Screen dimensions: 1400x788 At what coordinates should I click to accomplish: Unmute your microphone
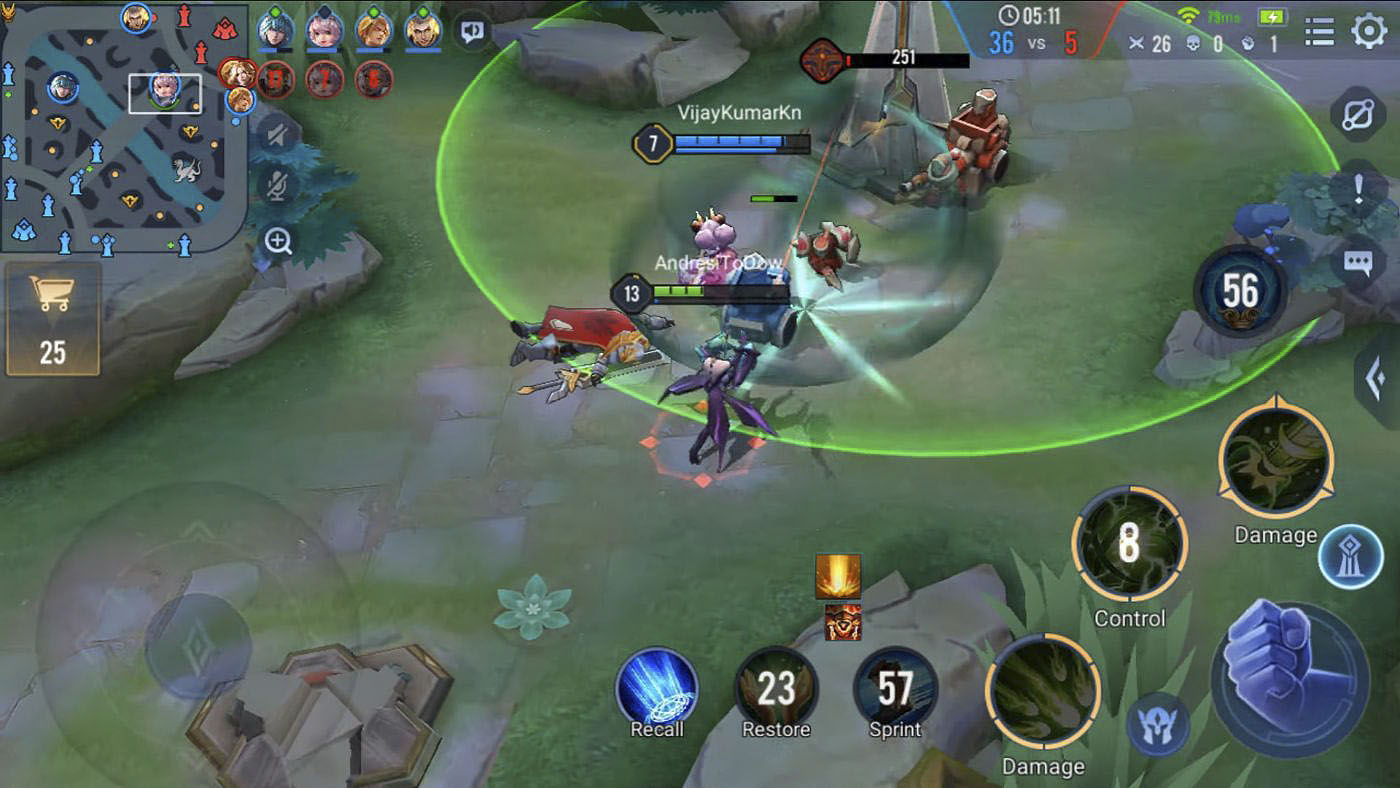pos(276,188)
